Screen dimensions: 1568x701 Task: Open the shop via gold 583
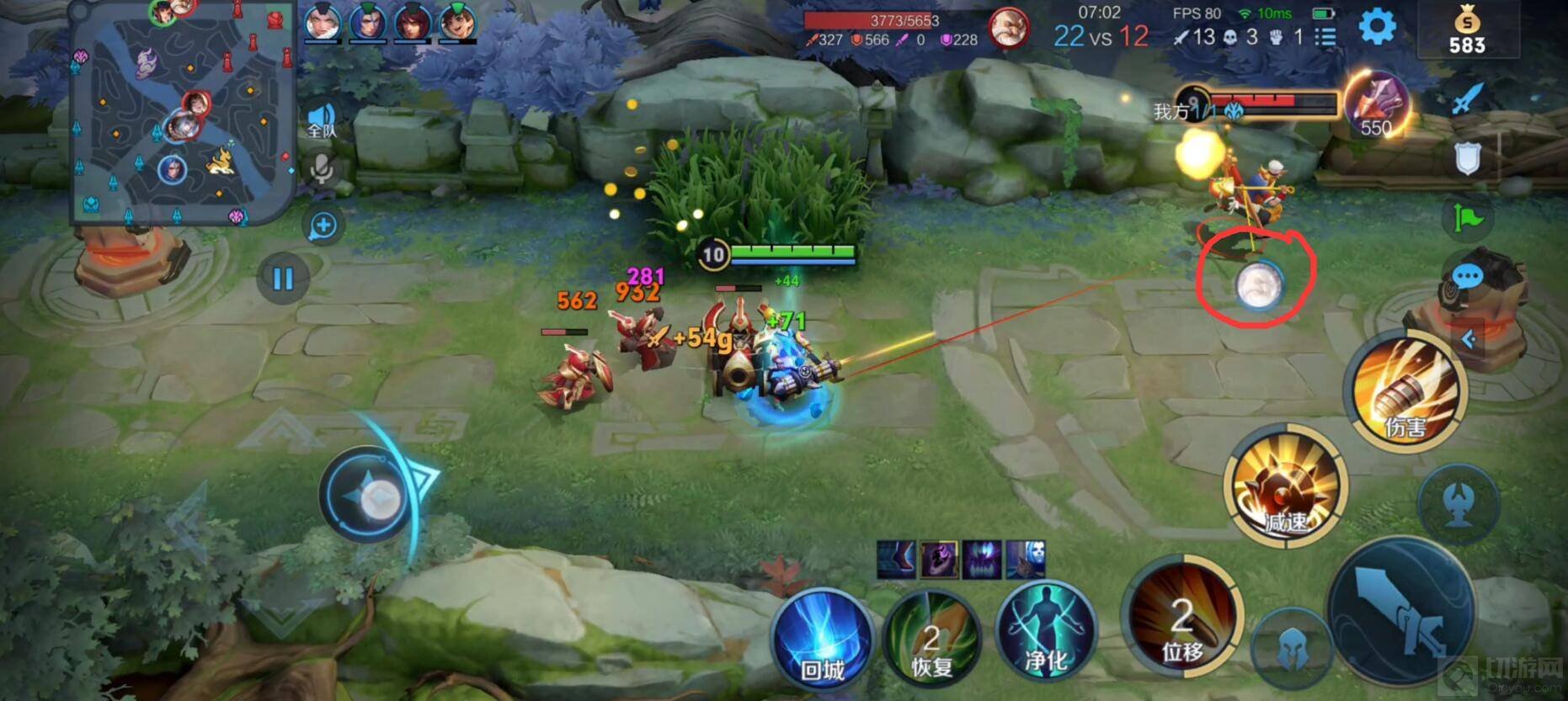(1466, 32)
